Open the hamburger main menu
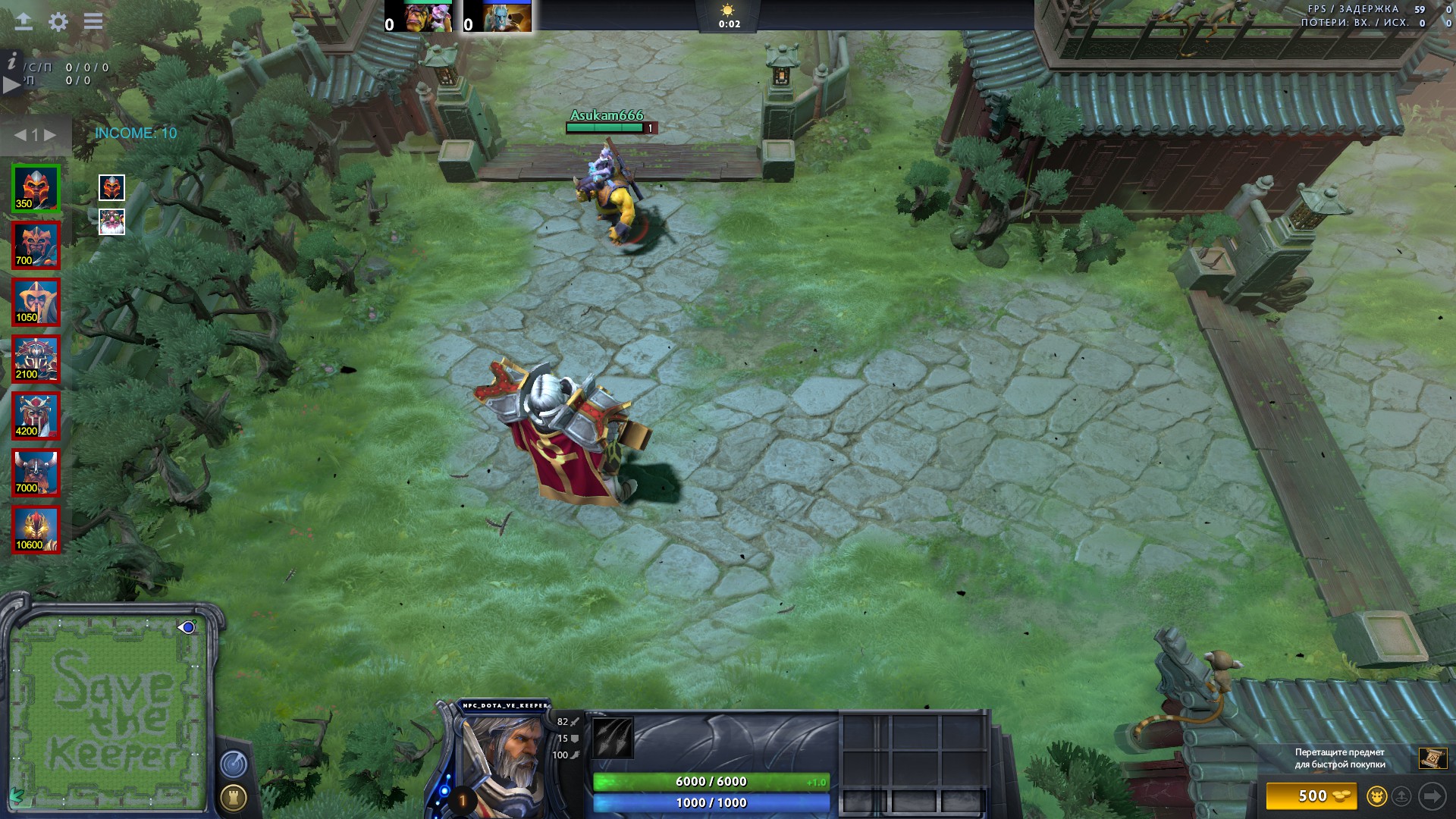The width and height of the screenshot is (1456, 819). tap(93, 21)
